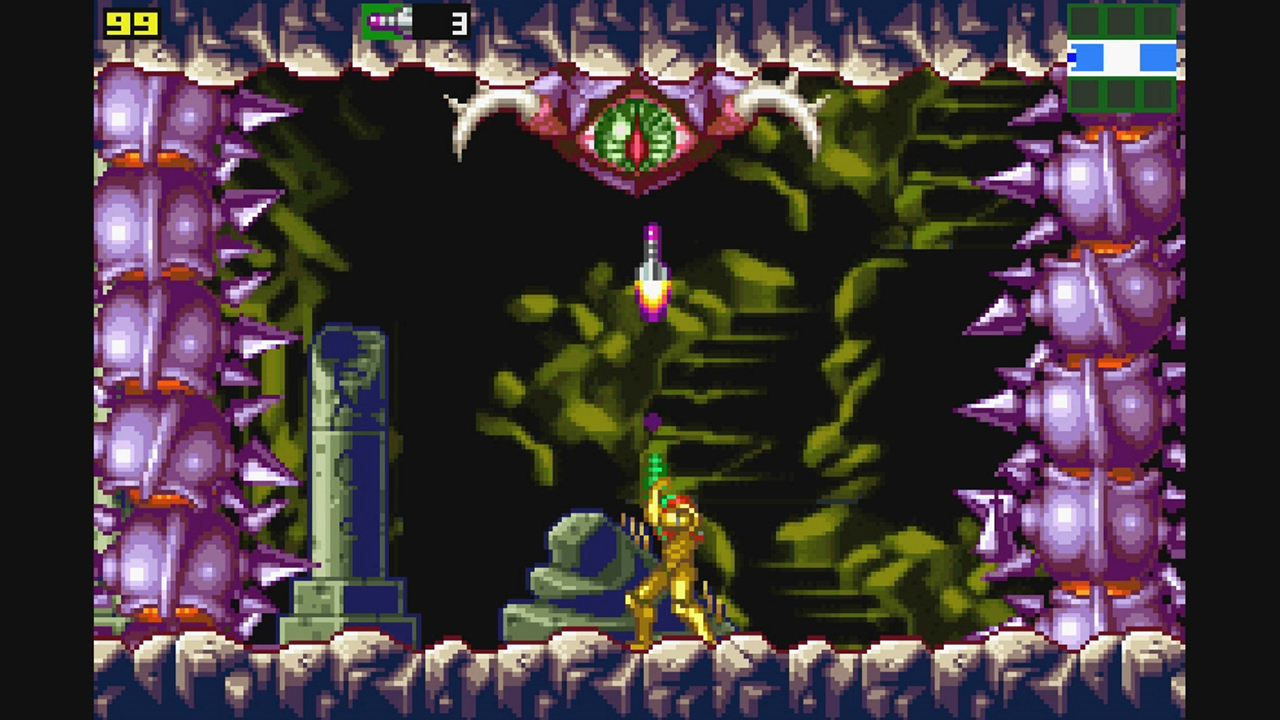Expand the top-right minimap room cell

(x=1157, y=20)
